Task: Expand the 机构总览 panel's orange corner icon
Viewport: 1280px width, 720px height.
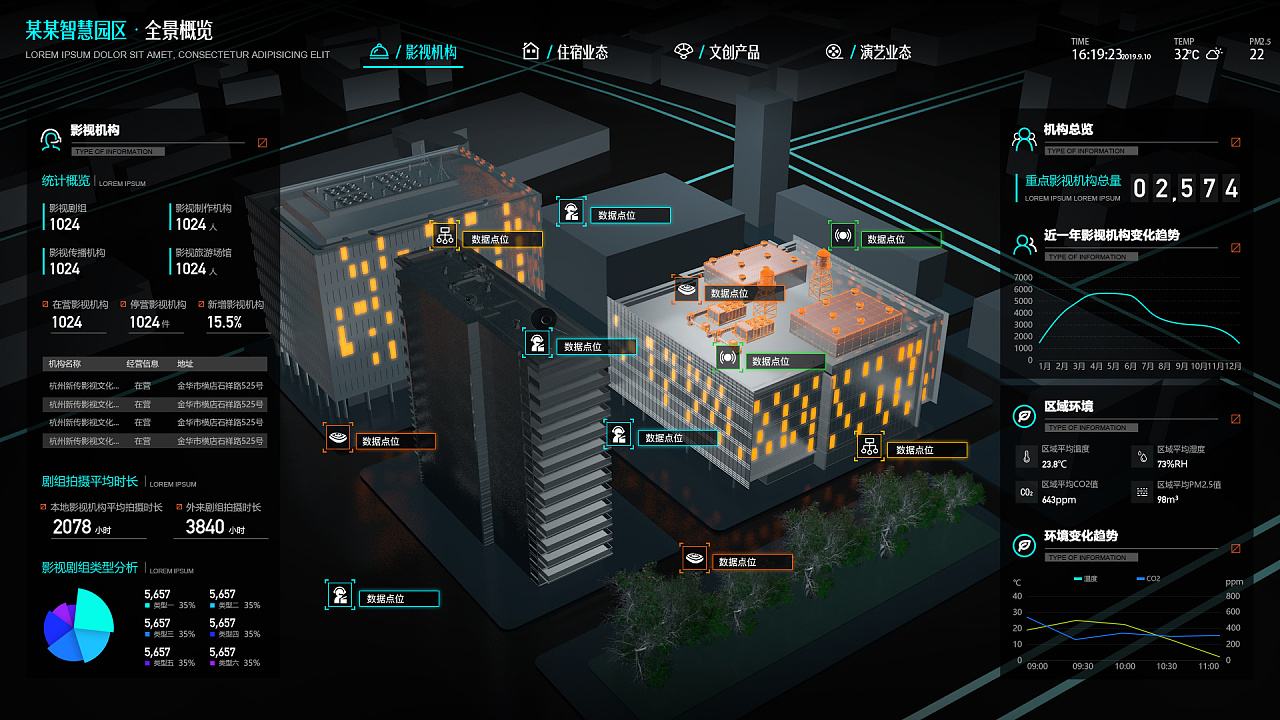Action: click(x=1236, y=142)
